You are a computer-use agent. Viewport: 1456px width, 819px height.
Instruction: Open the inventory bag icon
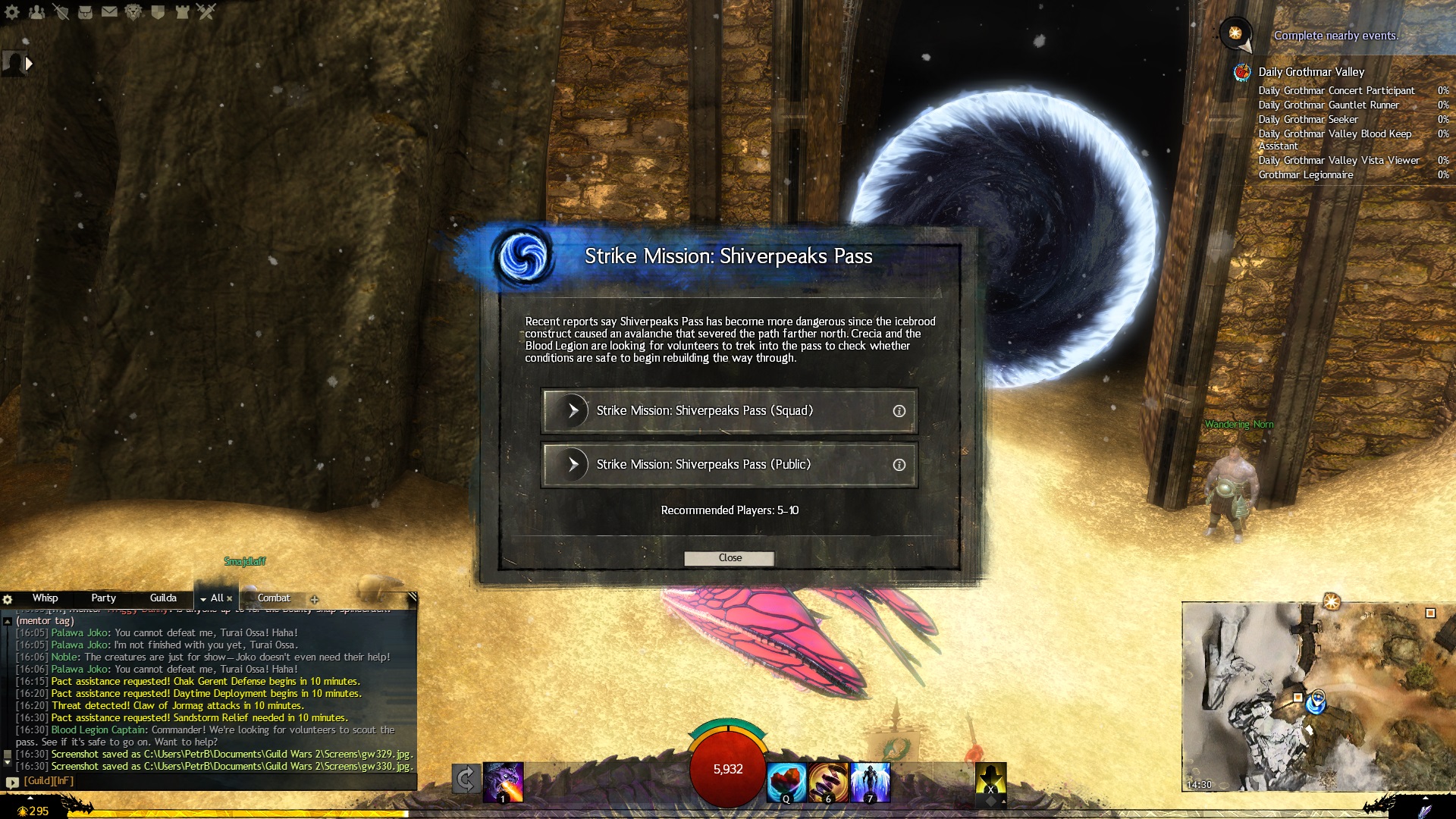(85, 12)
